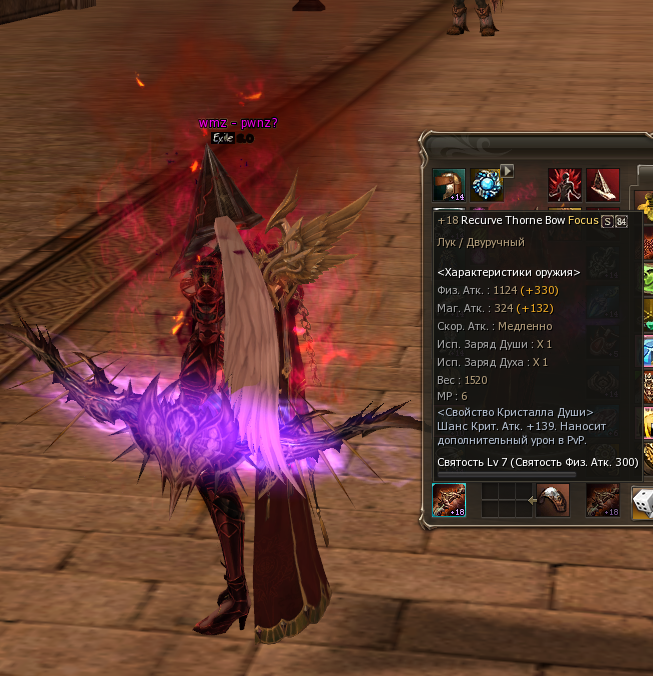Expand the arrow next to the brooch
This screenshot has width=653, height=676.
point(507,171)
